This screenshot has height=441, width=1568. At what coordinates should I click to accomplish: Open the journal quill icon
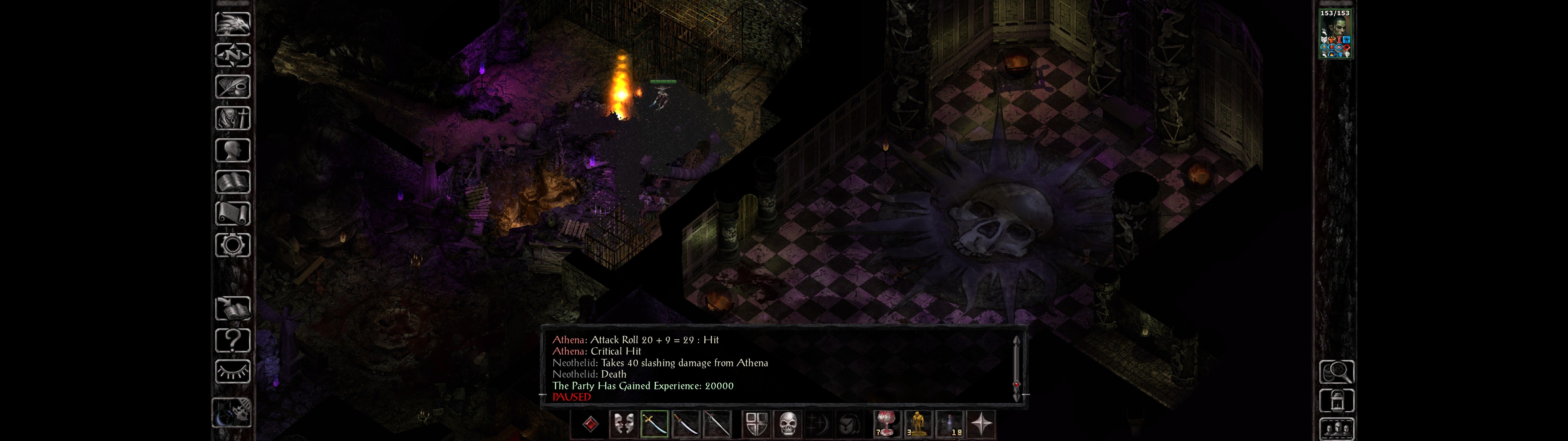pos(232,86)
